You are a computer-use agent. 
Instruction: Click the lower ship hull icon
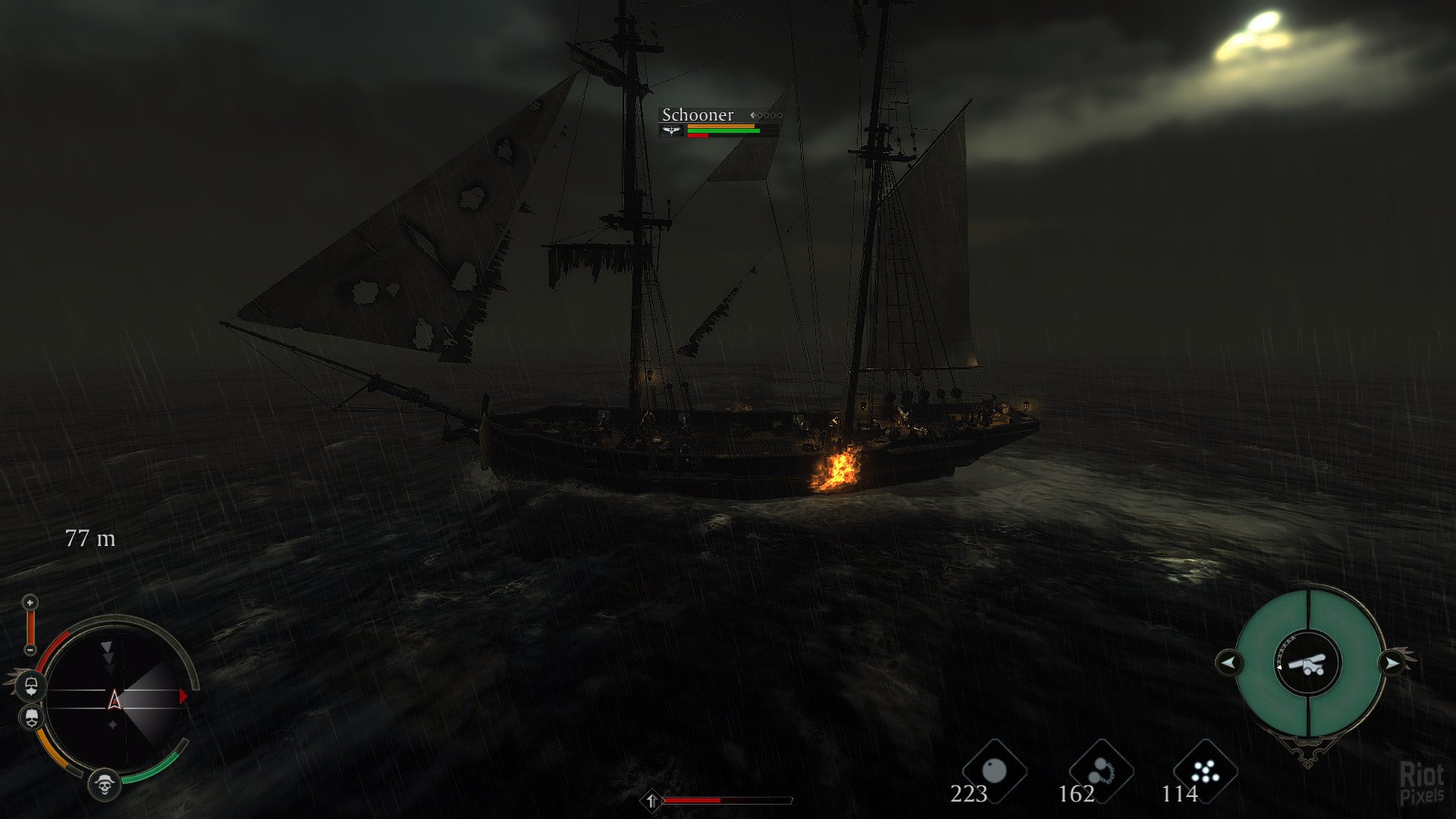coord(31,717)
